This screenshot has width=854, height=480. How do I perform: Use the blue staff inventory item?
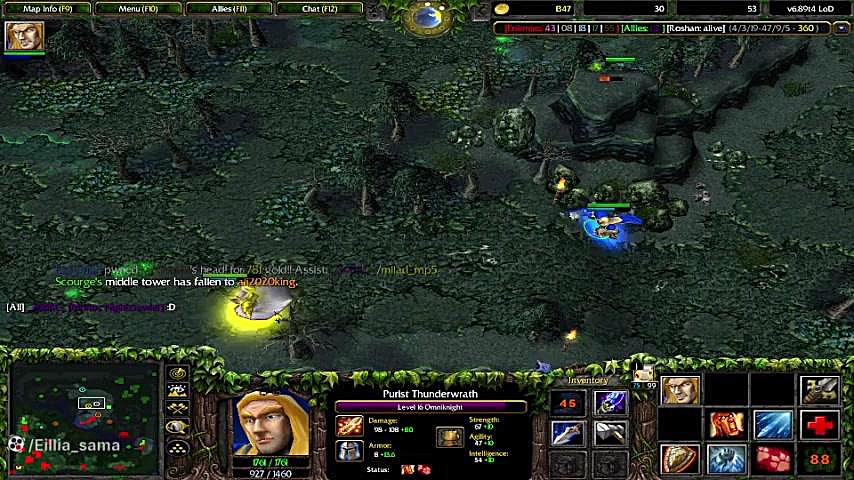[x=610, y=403]
